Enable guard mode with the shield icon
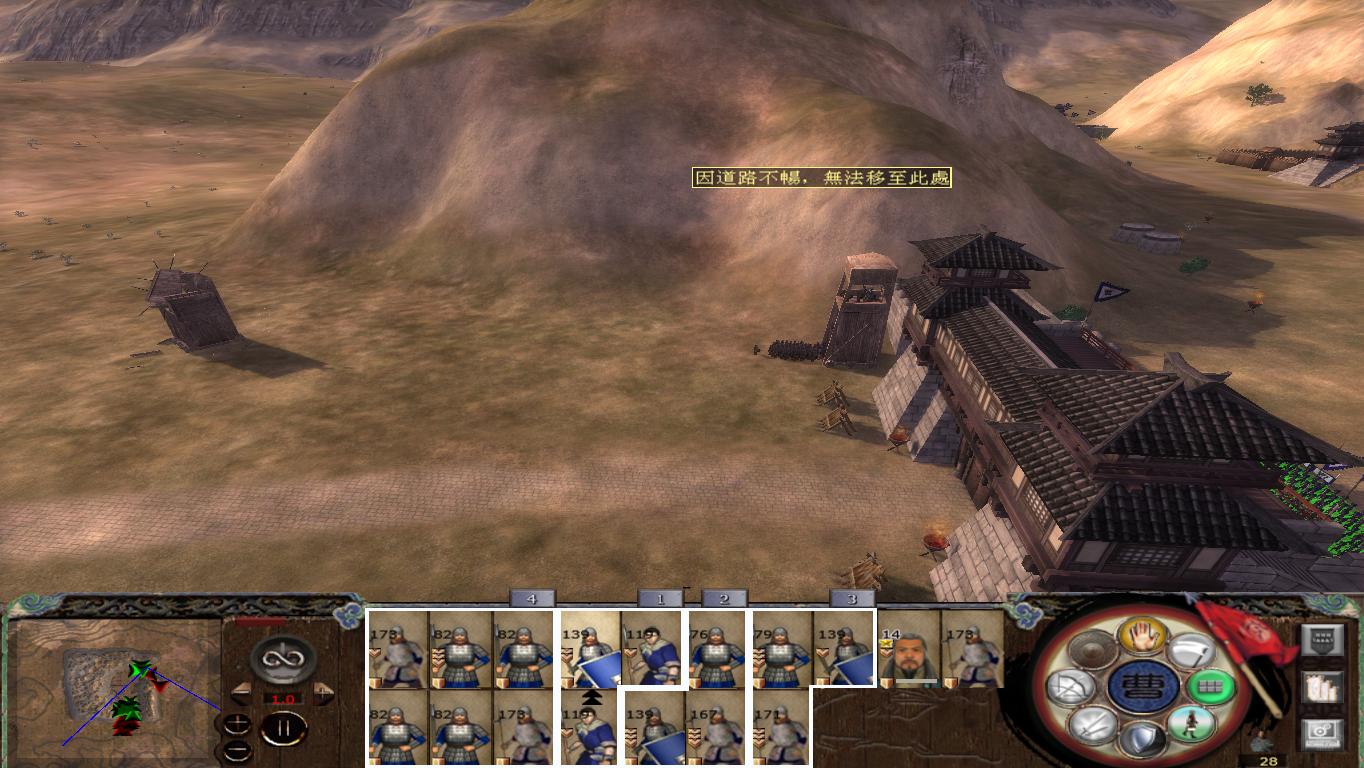Screen dimensions: 1364x768 point(1143,737)
